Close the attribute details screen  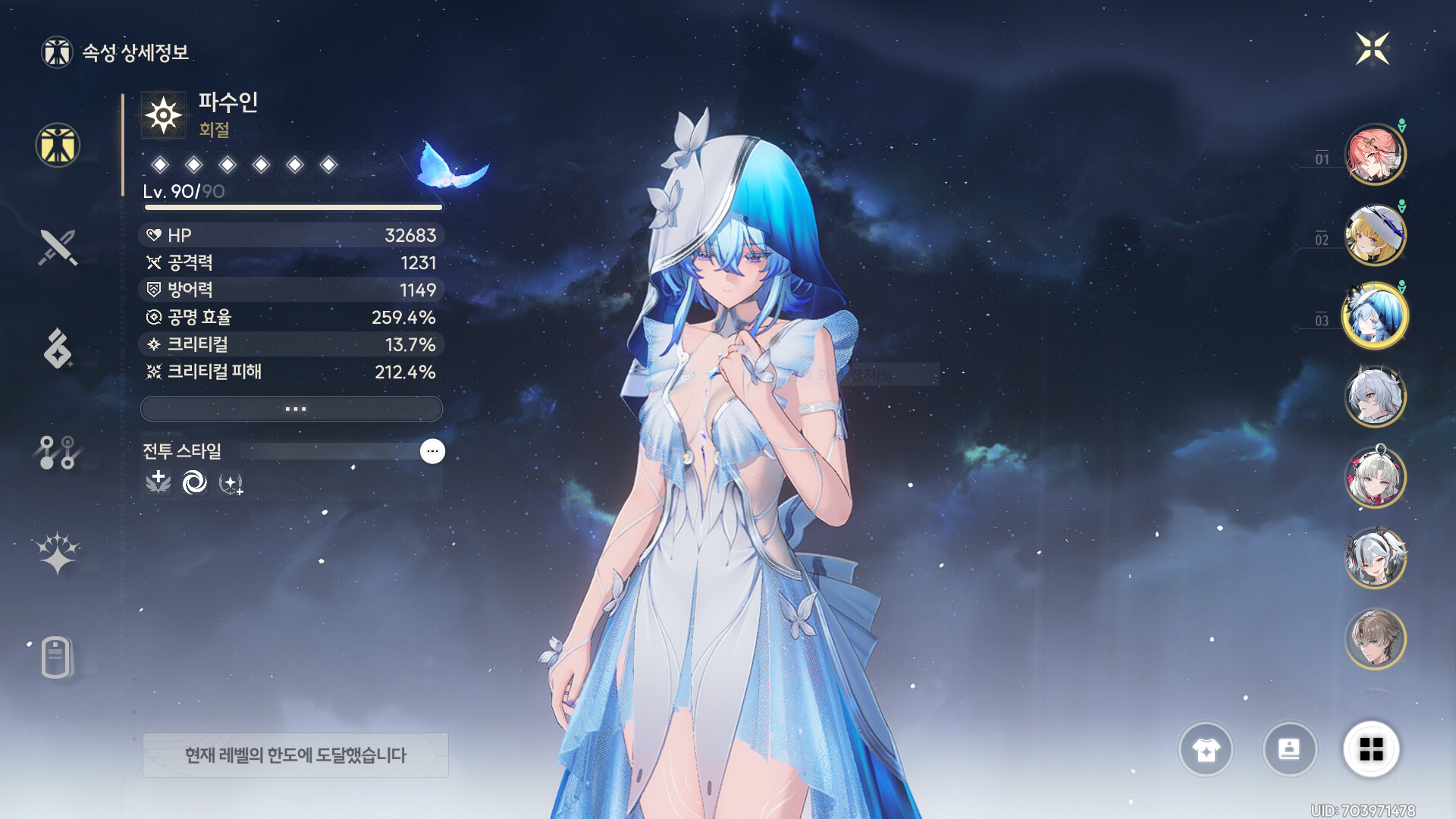tap(1372, 49)
